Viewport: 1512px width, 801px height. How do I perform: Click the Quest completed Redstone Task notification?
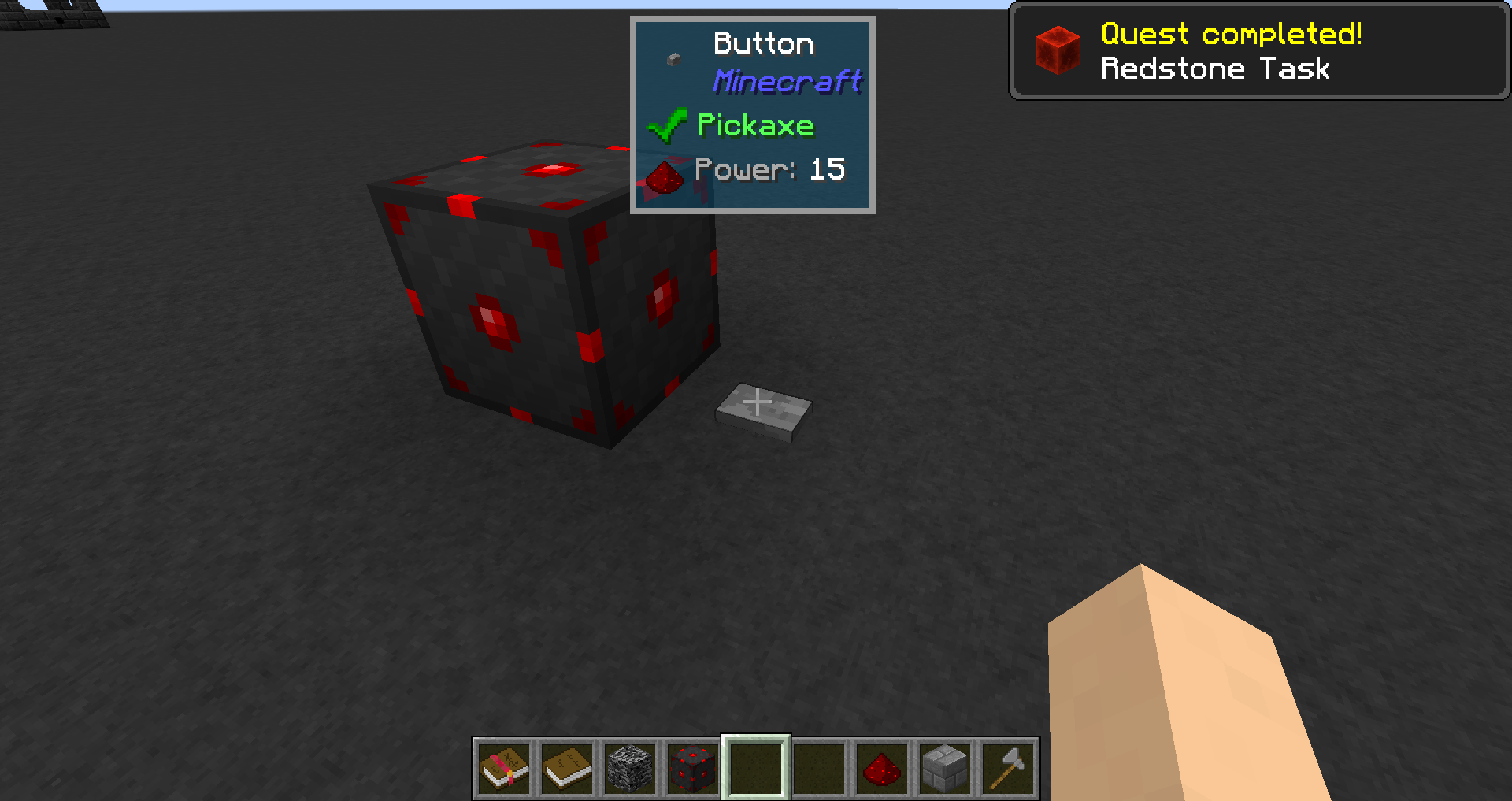[x=1258, y=51]
